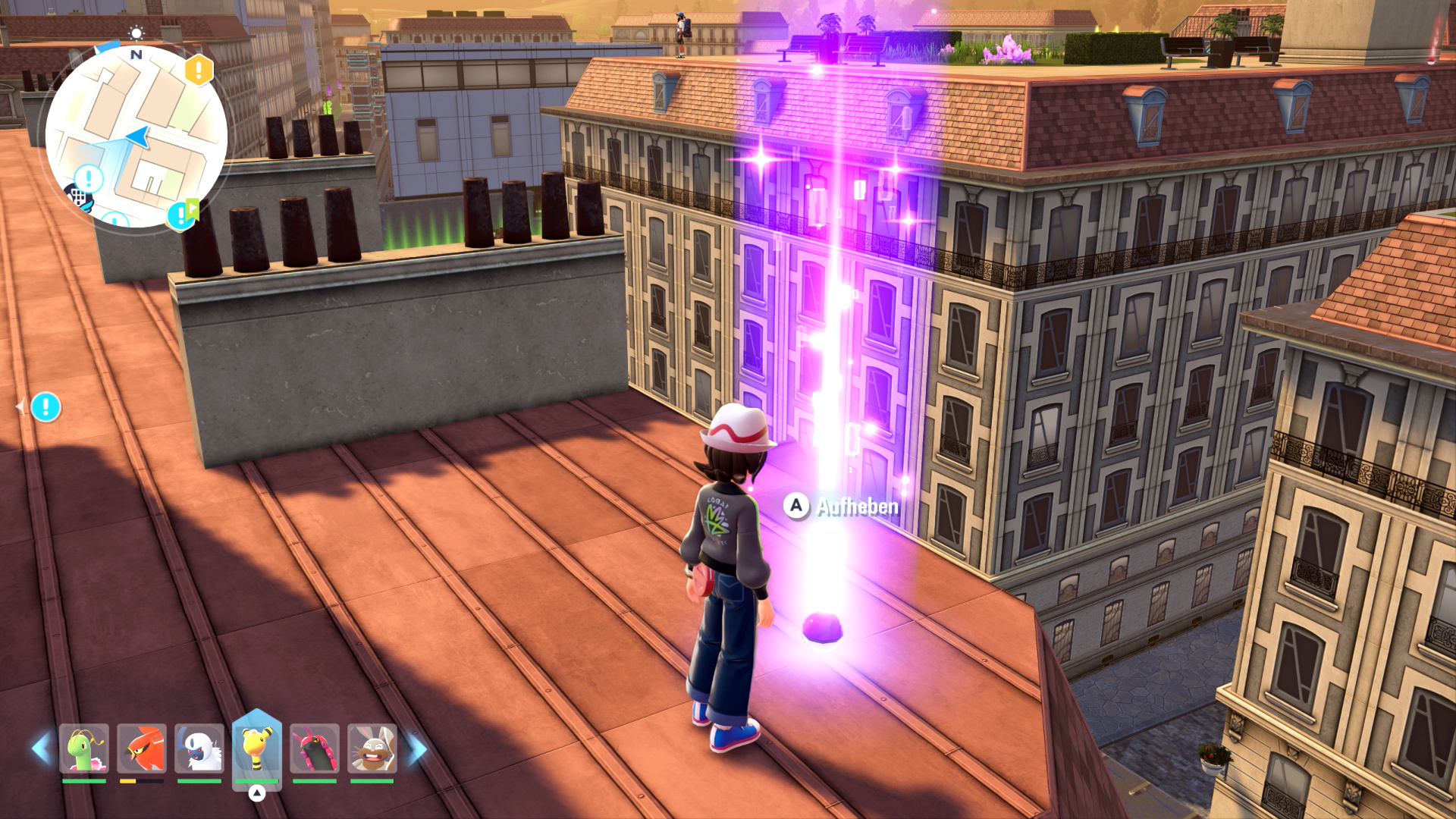1456x819 pixels.
Task: Pick the Absol party slot
Action: [x=199, y=748]
